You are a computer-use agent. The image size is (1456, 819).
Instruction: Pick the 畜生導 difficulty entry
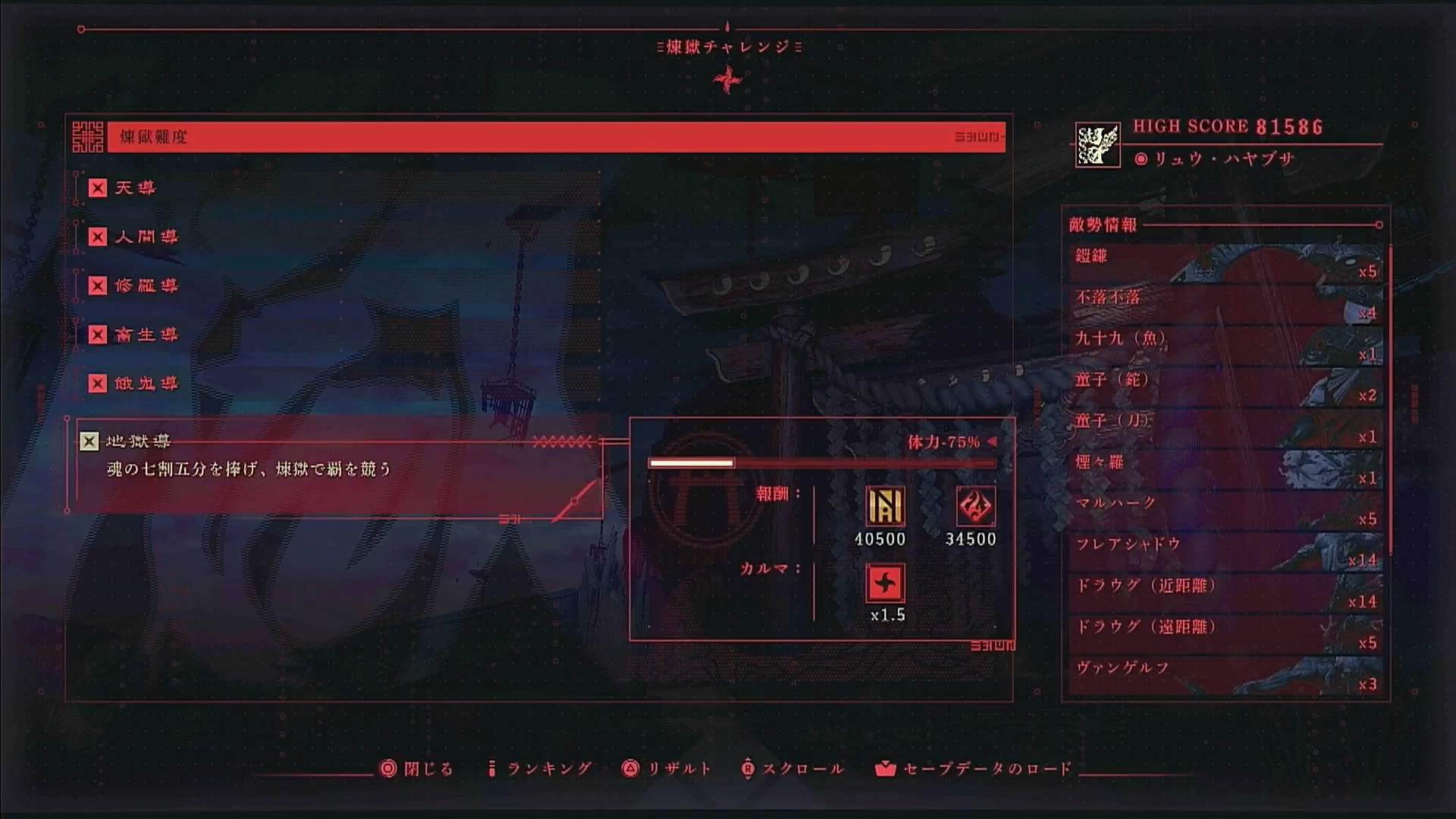click(x=146, y=334)
